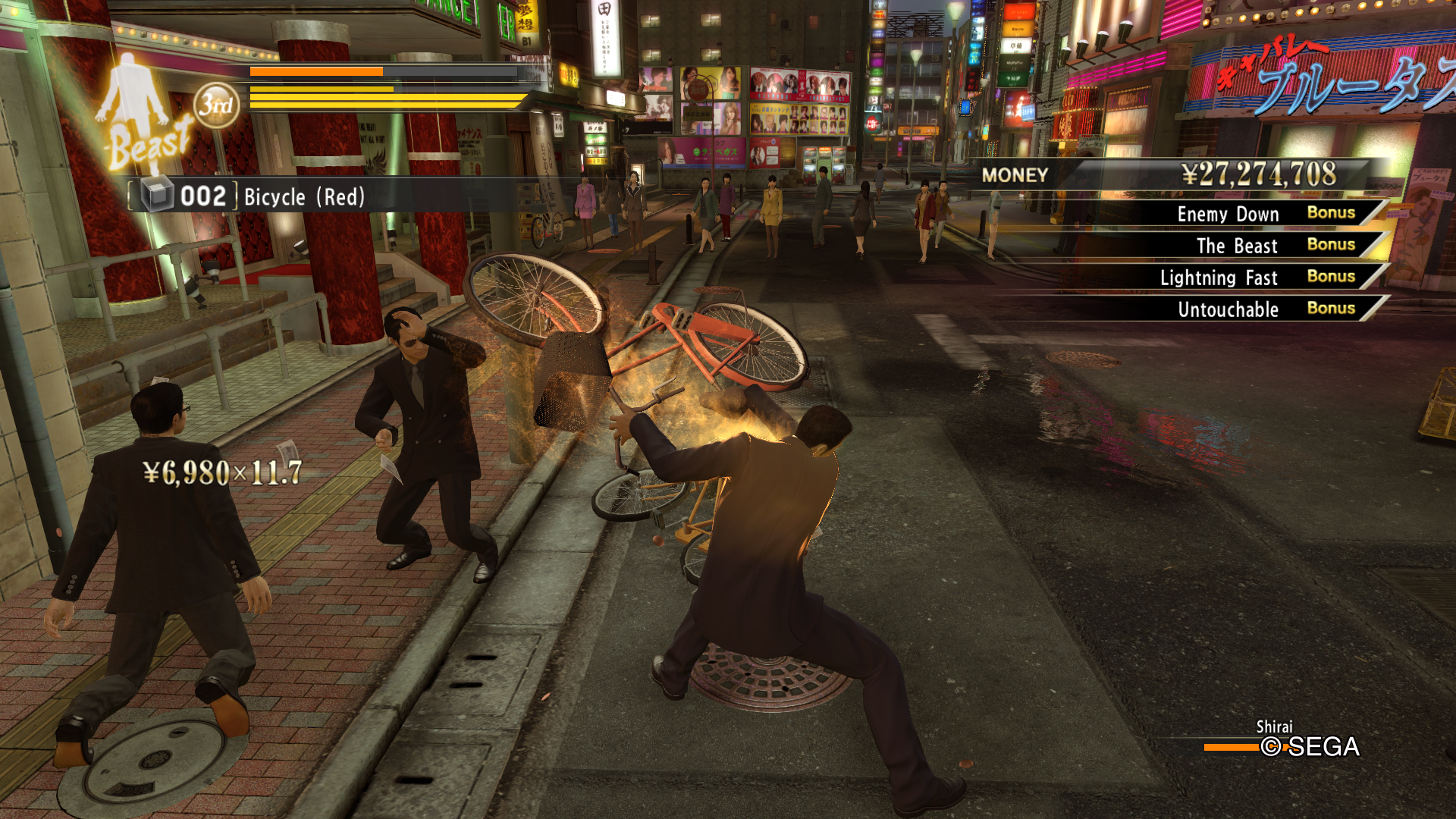Choose the Enemy Down bonus row
Image resolution: width=1456 pixels, height=819 pixels.
(x=1259, y=214)
